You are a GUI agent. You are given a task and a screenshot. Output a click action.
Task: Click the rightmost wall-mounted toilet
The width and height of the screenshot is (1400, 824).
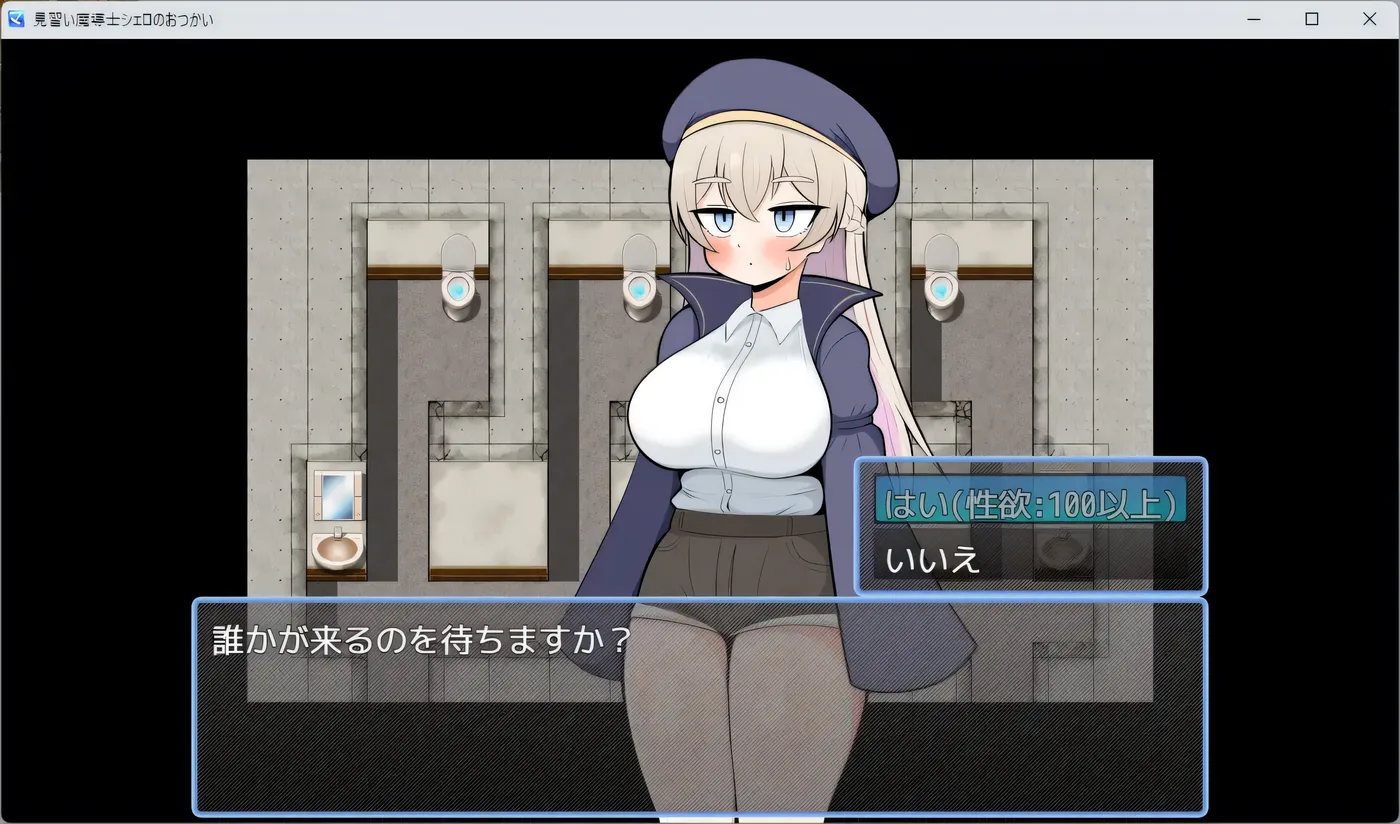[940, 290]
